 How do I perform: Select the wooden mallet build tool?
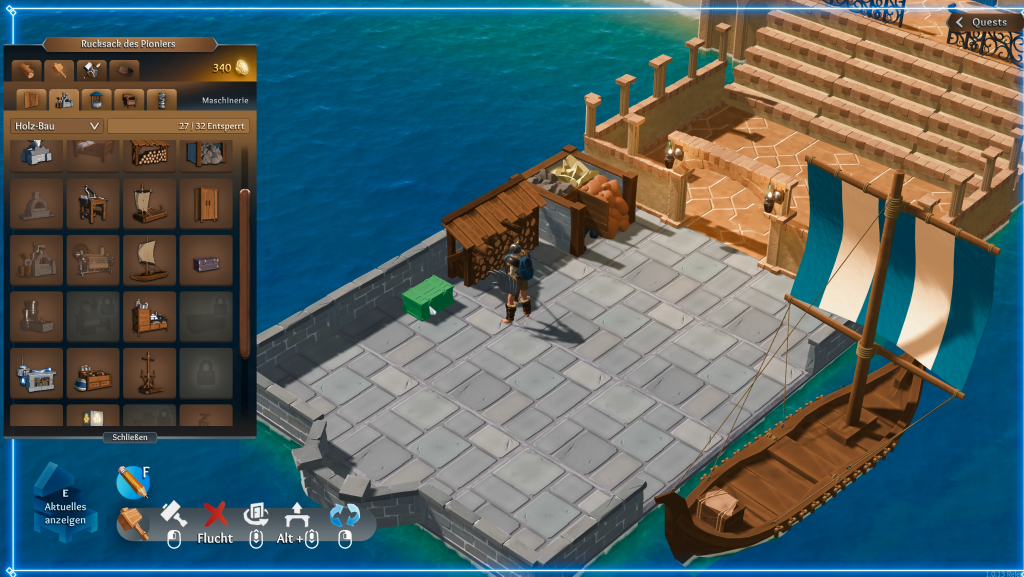pyautogui.click(x=133, y=522)
